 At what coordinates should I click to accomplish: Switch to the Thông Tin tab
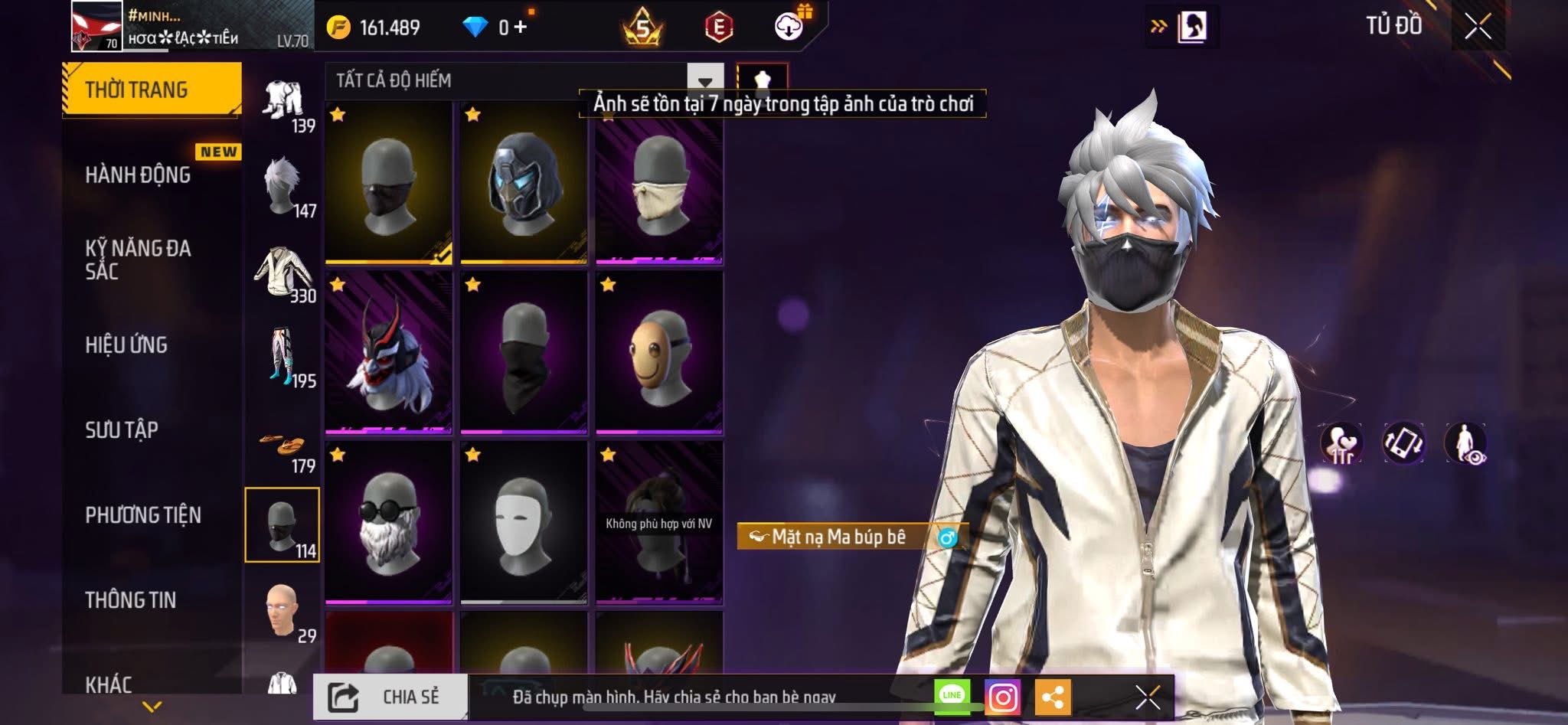(131, 599)
